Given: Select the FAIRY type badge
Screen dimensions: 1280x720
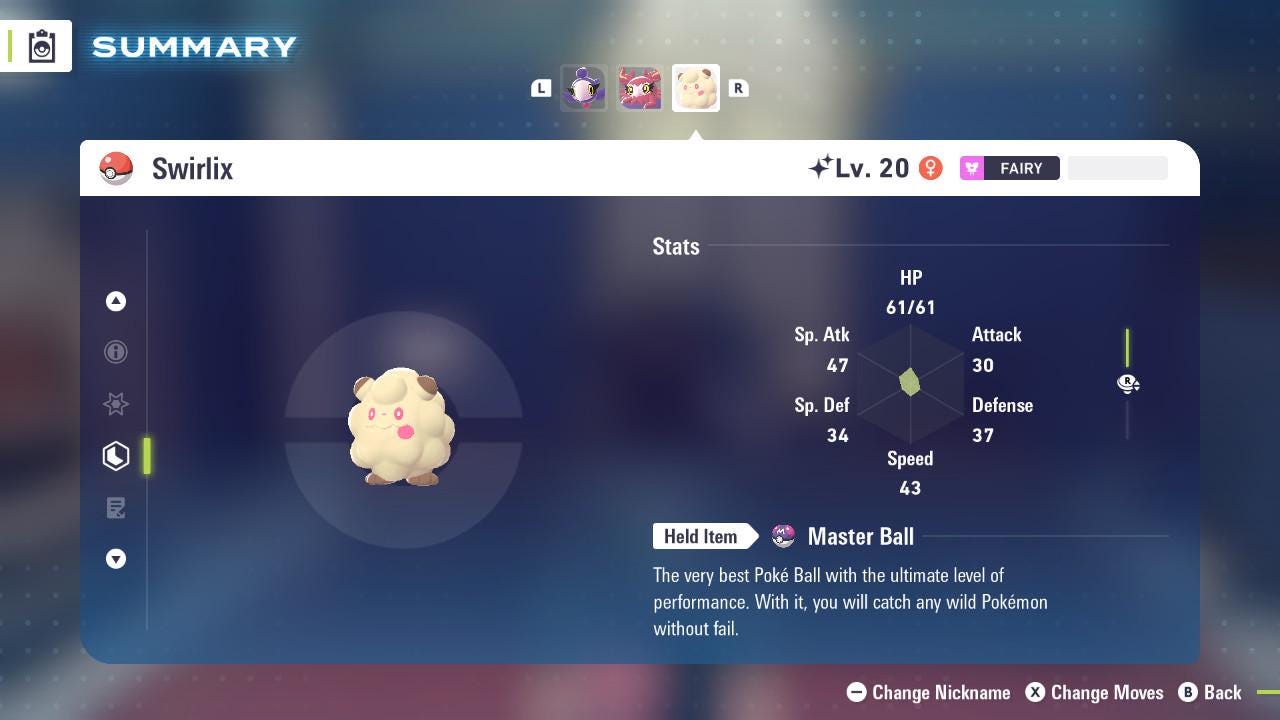Looking at the screenshot, I should (1010, 168).
